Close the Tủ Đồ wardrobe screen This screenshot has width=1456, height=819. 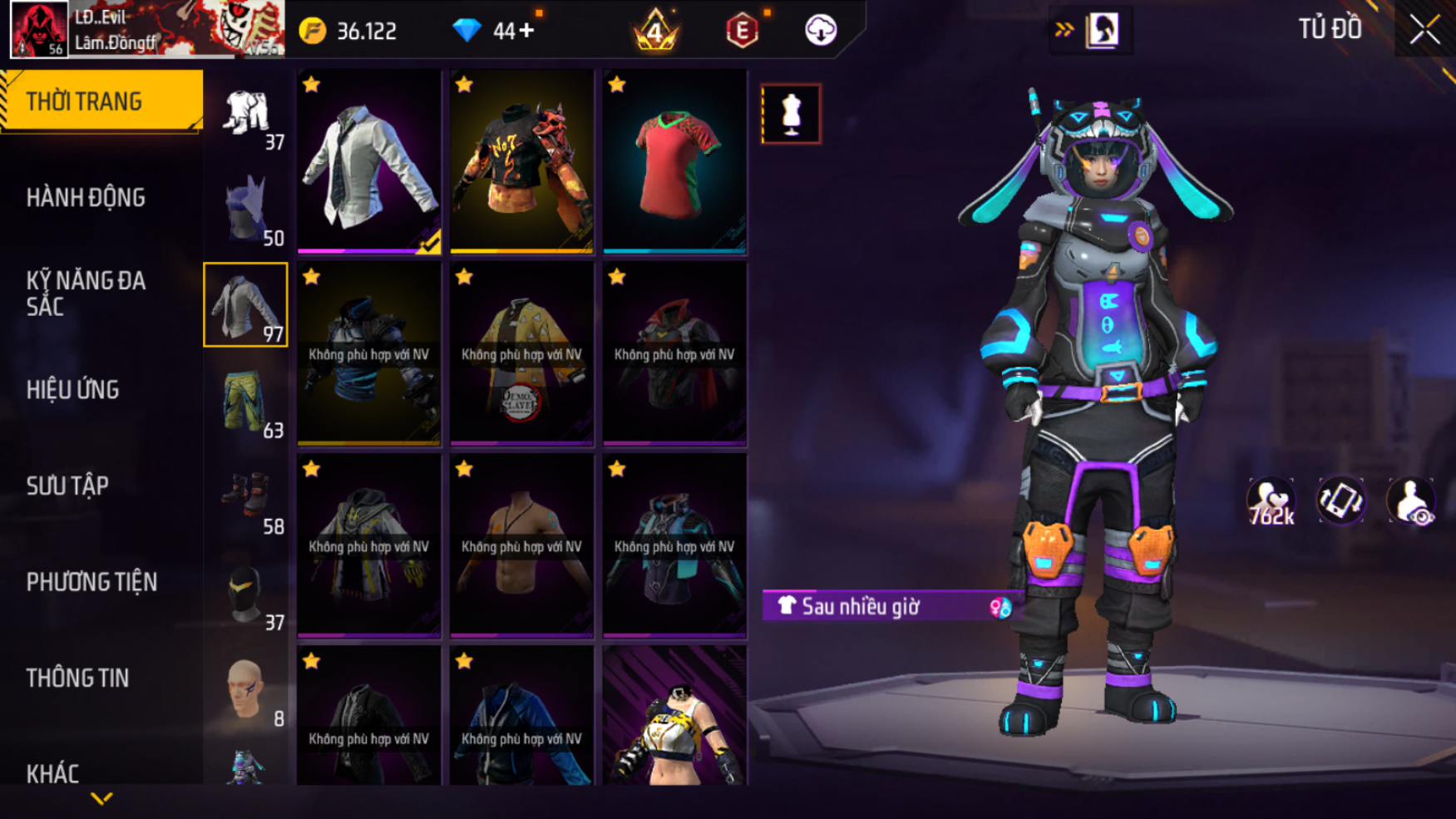pos(1424,31)
